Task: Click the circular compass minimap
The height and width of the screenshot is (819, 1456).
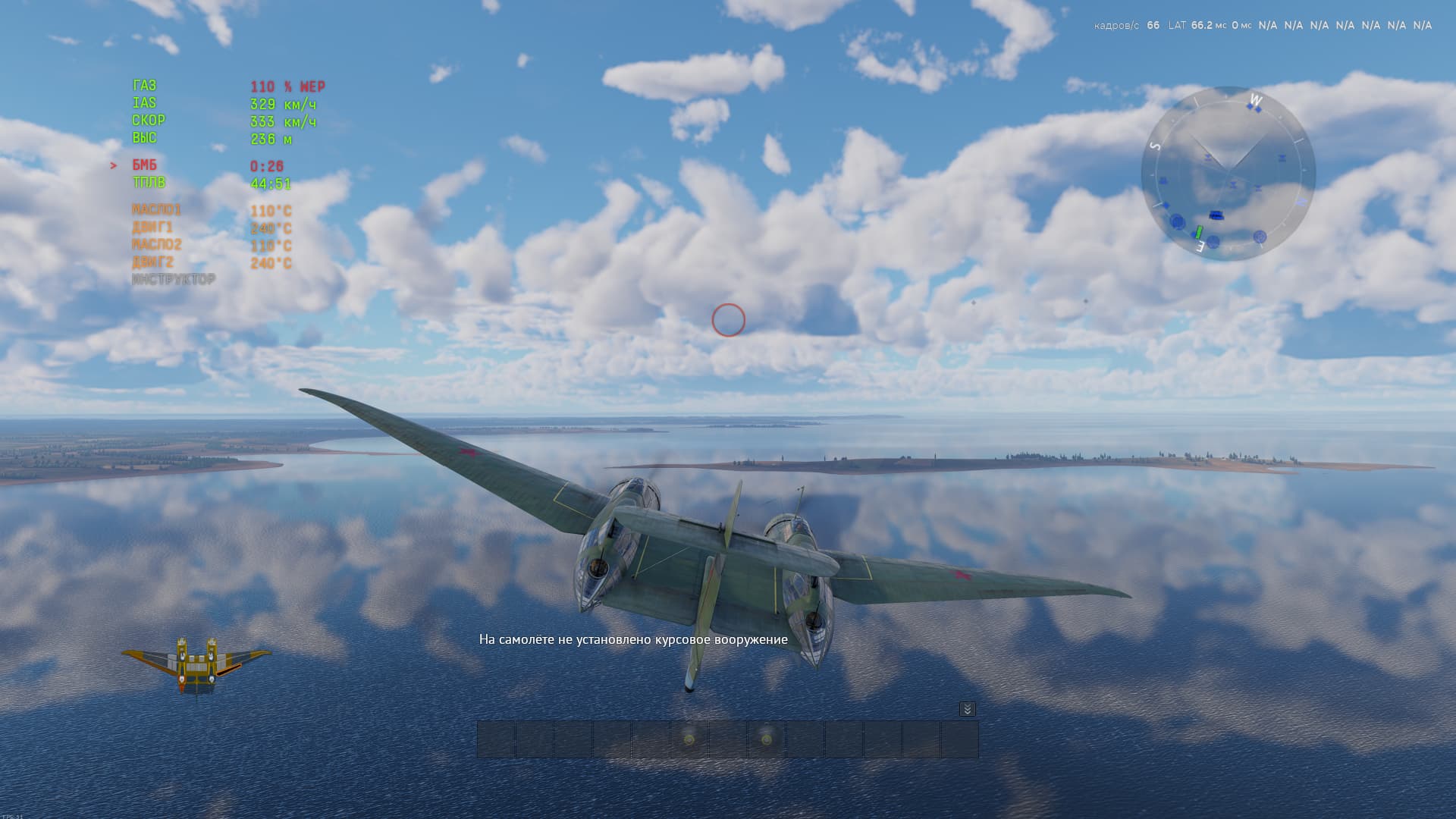Action: [x=1228, y=174]
